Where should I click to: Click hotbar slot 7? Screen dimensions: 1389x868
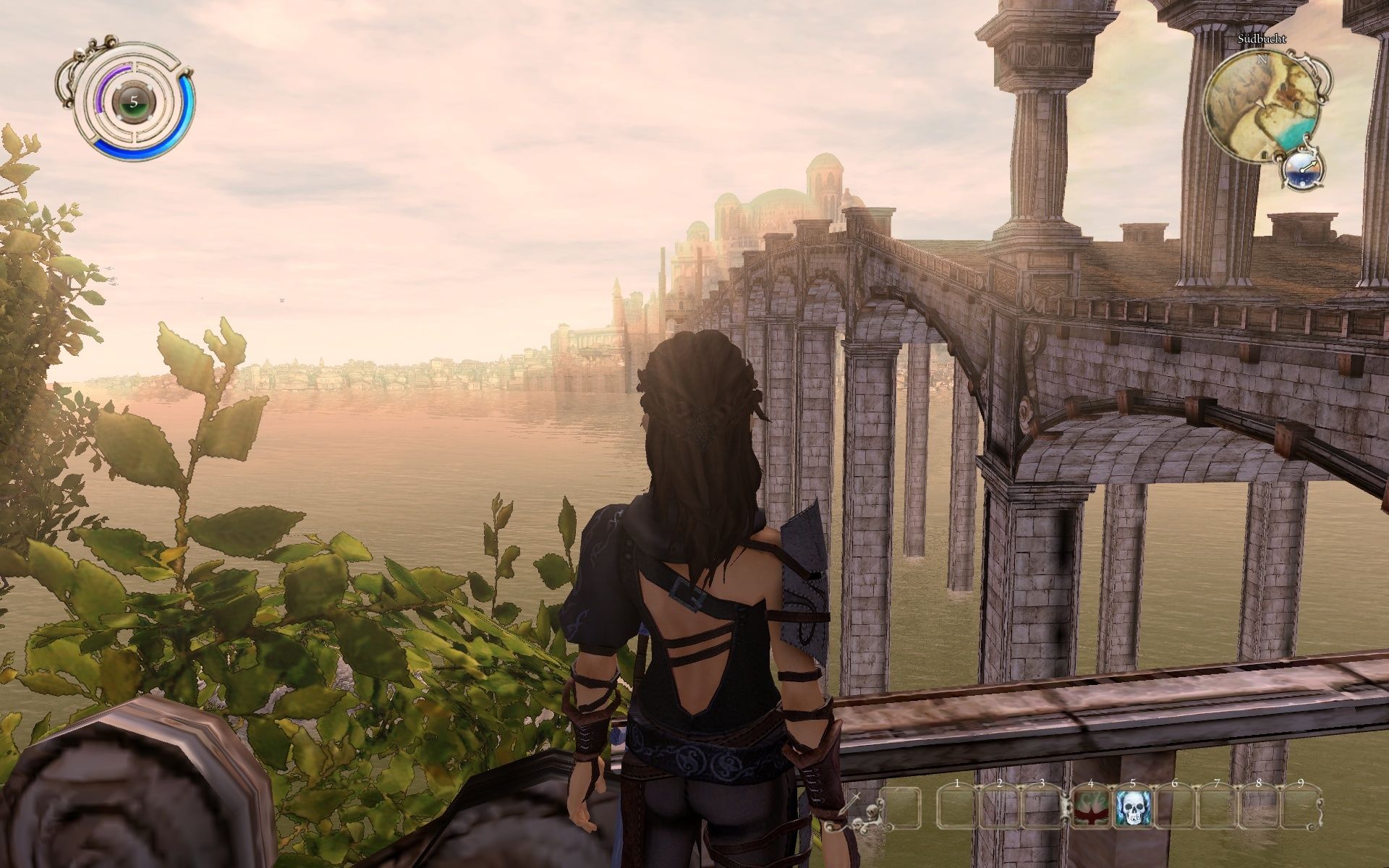1215,809
